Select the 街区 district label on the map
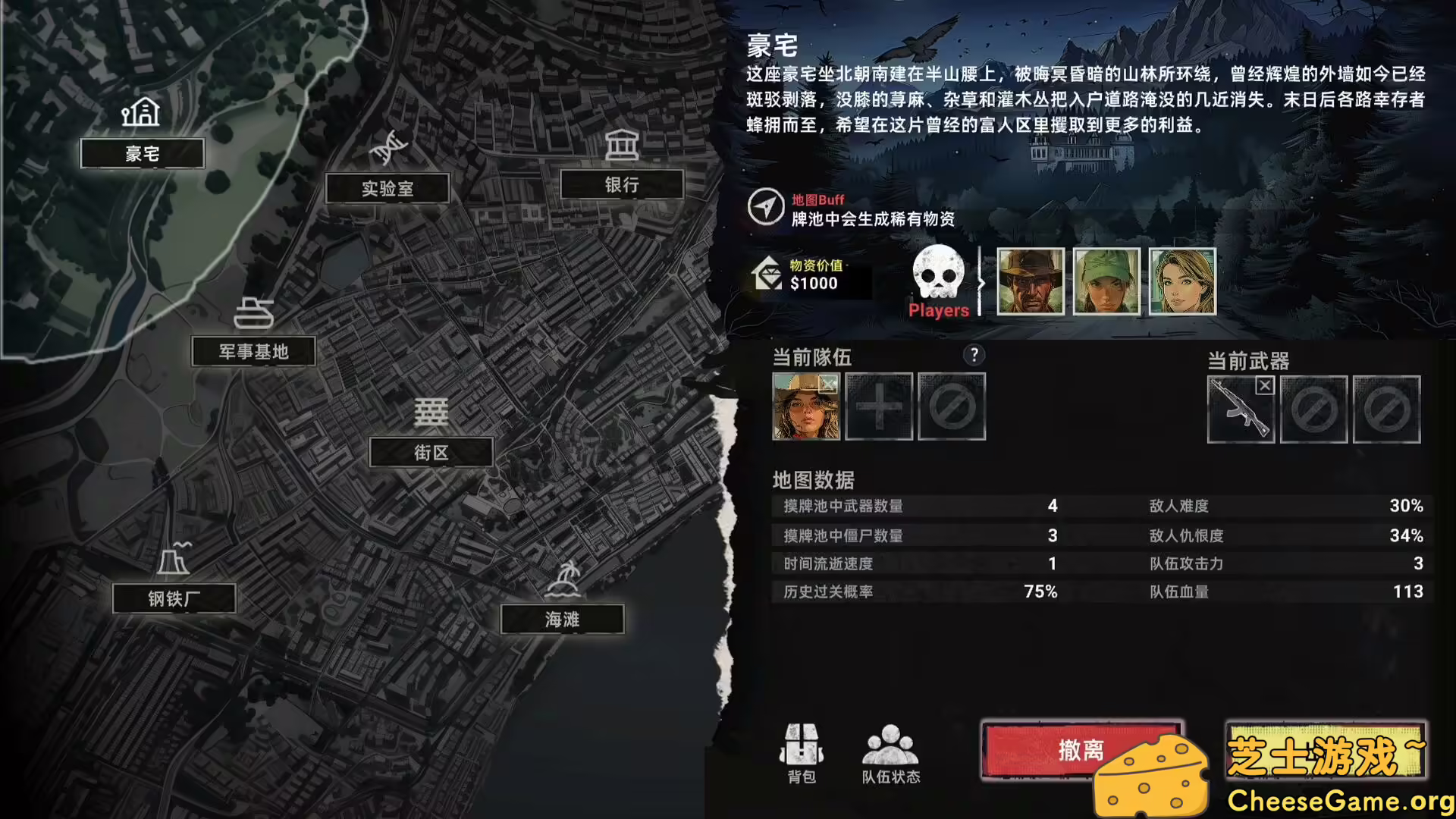The height and width of the screenshot is (819, 1456). (x=431, y=453)
